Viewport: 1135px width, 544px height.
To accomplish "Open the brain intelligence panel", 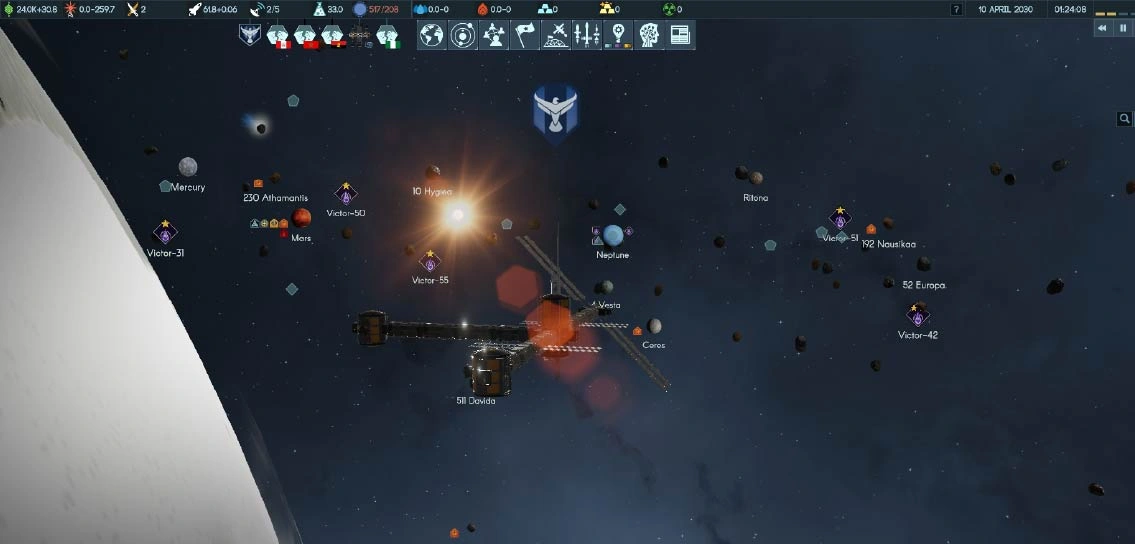I will coord(649,35).
